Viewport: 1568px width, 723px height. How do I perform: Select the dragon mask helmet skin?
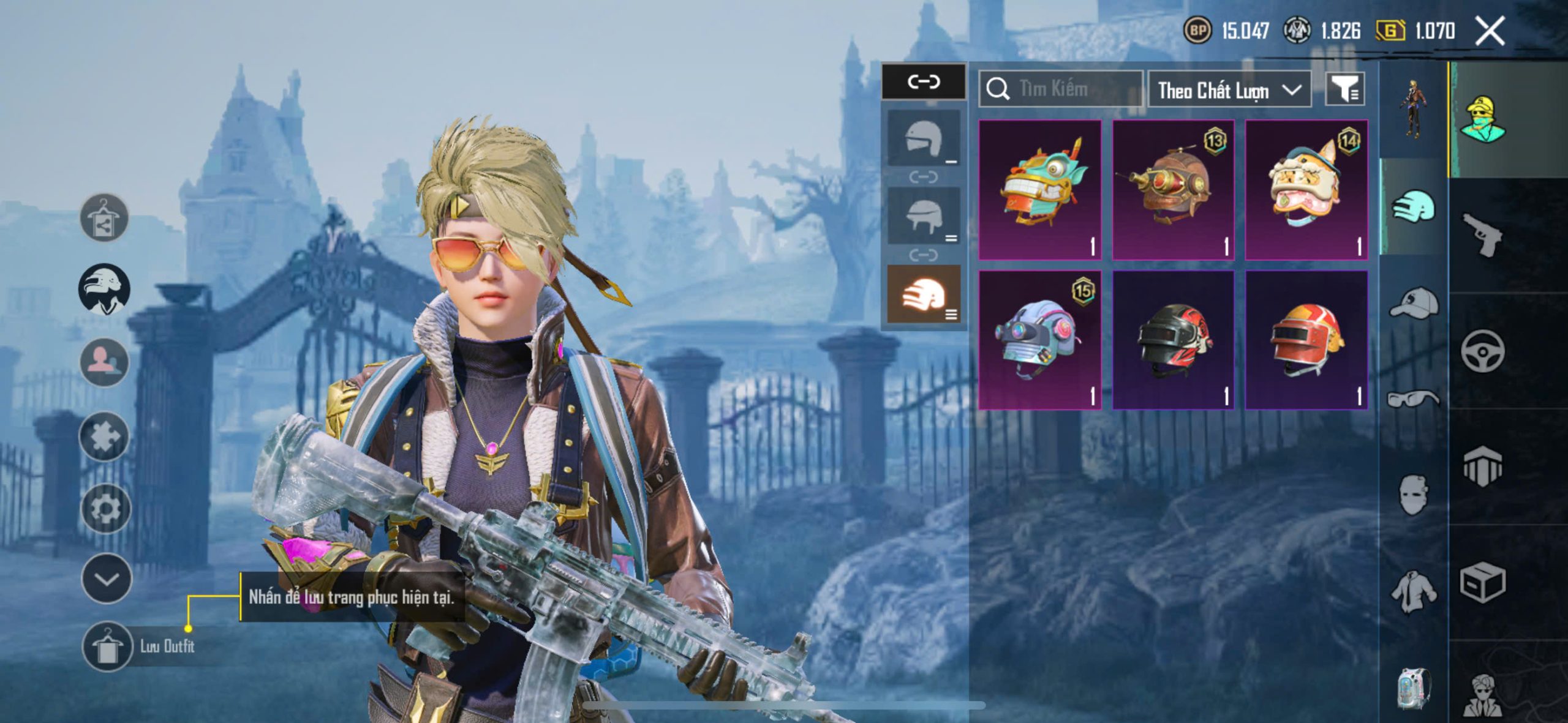1040,190
